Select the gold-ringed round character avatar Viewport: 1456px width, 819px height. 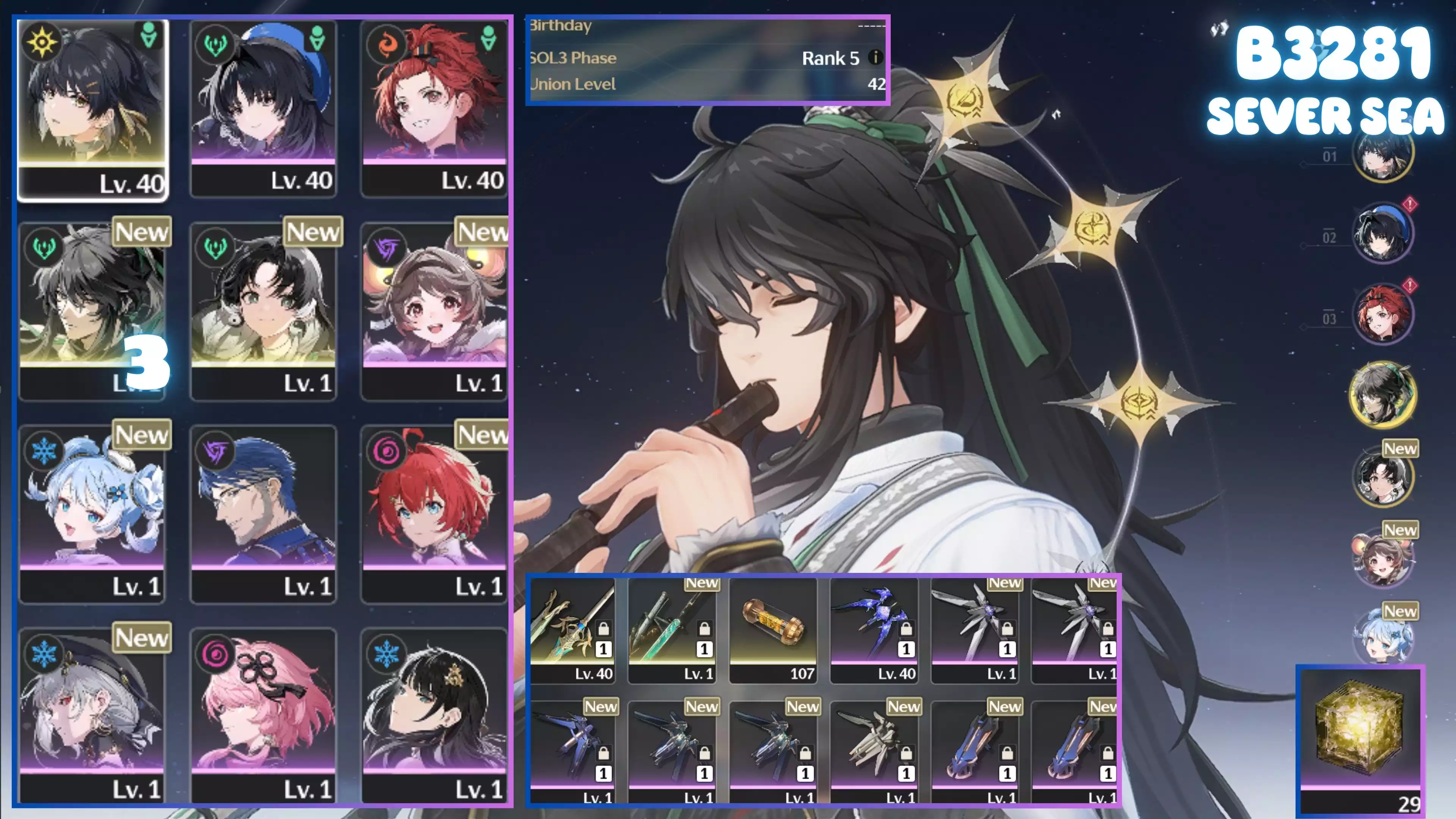tap(1382, 394)
